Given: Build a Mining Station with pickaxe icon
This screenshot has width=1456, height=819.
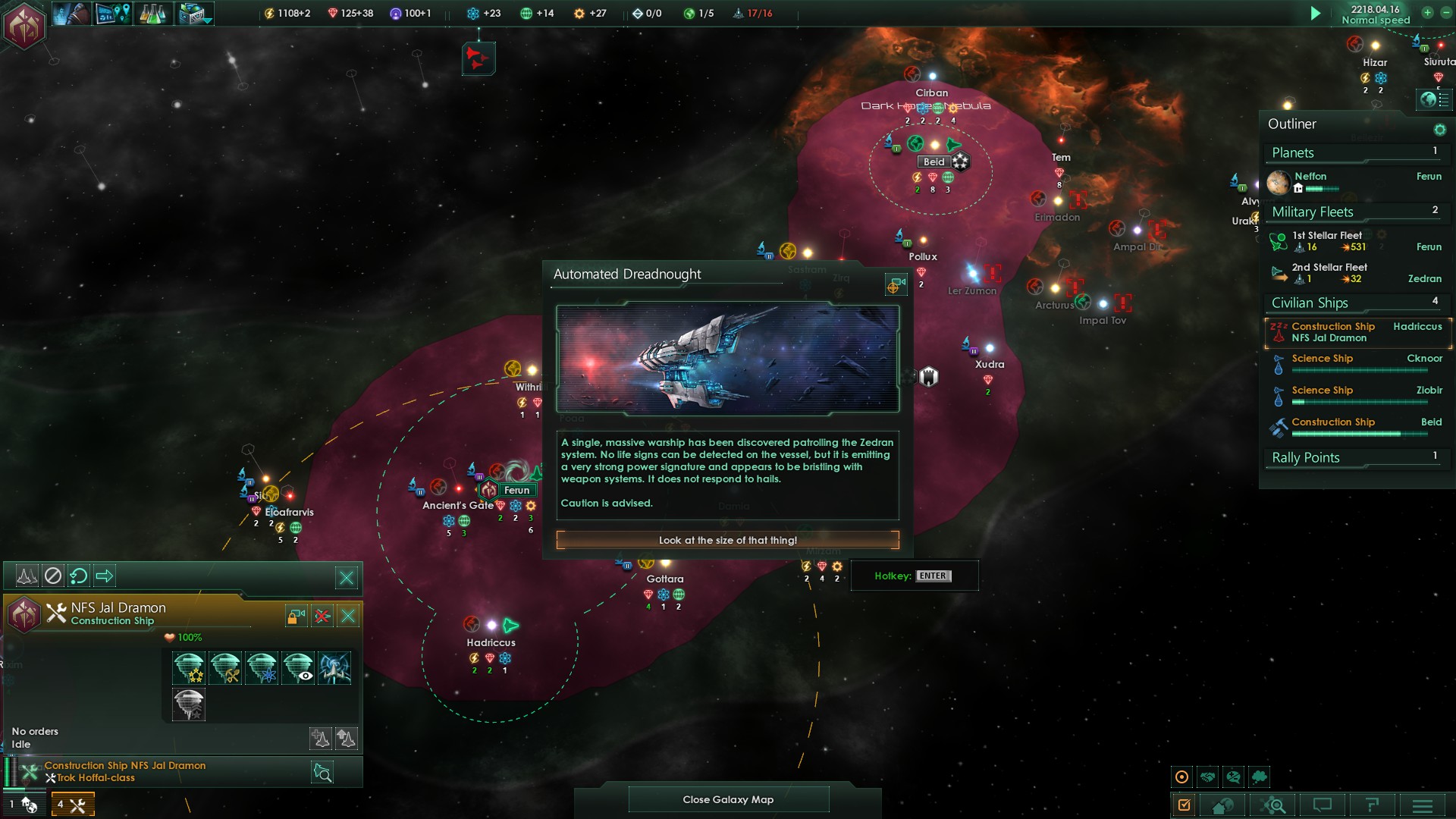Looking at the screenshot, I should click(x=225, y=668).
